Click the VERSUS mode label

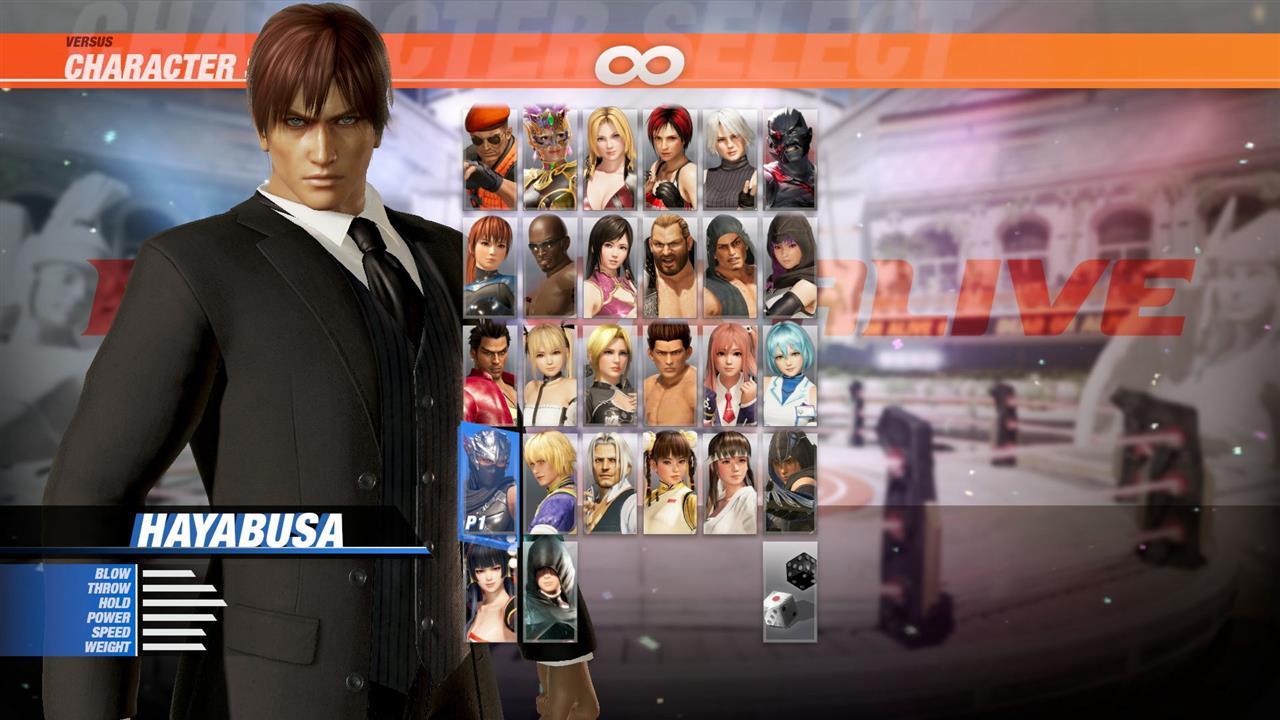coord(90,42)
